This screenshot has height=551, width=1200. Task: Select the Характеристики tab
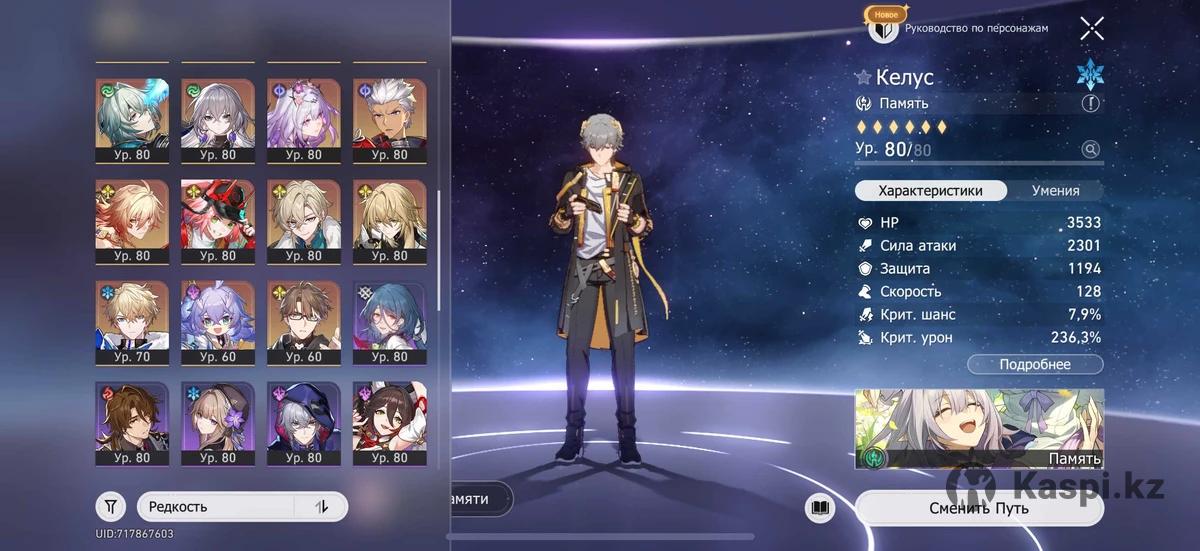[x=929, y=191]
